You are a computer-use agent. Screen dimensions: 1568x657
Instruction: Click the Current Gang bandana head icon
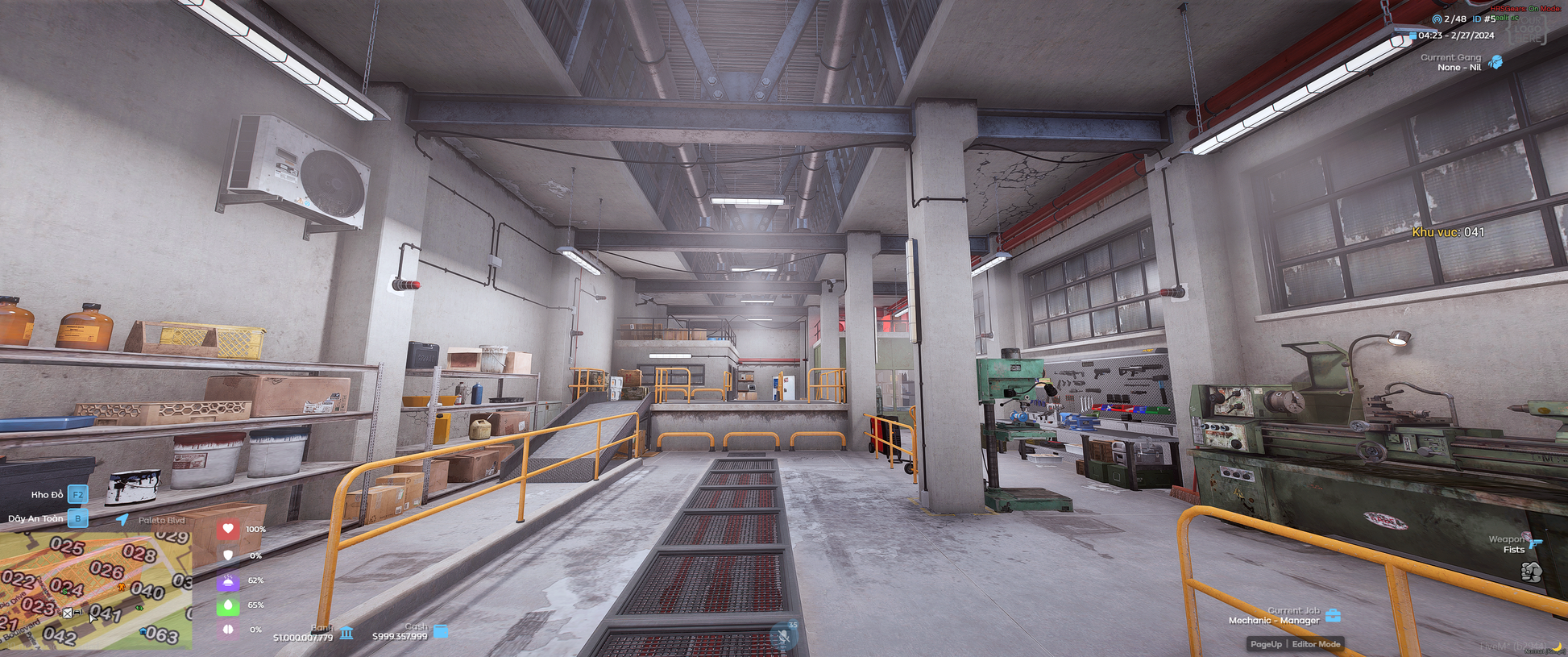[x=1495, y=62]
